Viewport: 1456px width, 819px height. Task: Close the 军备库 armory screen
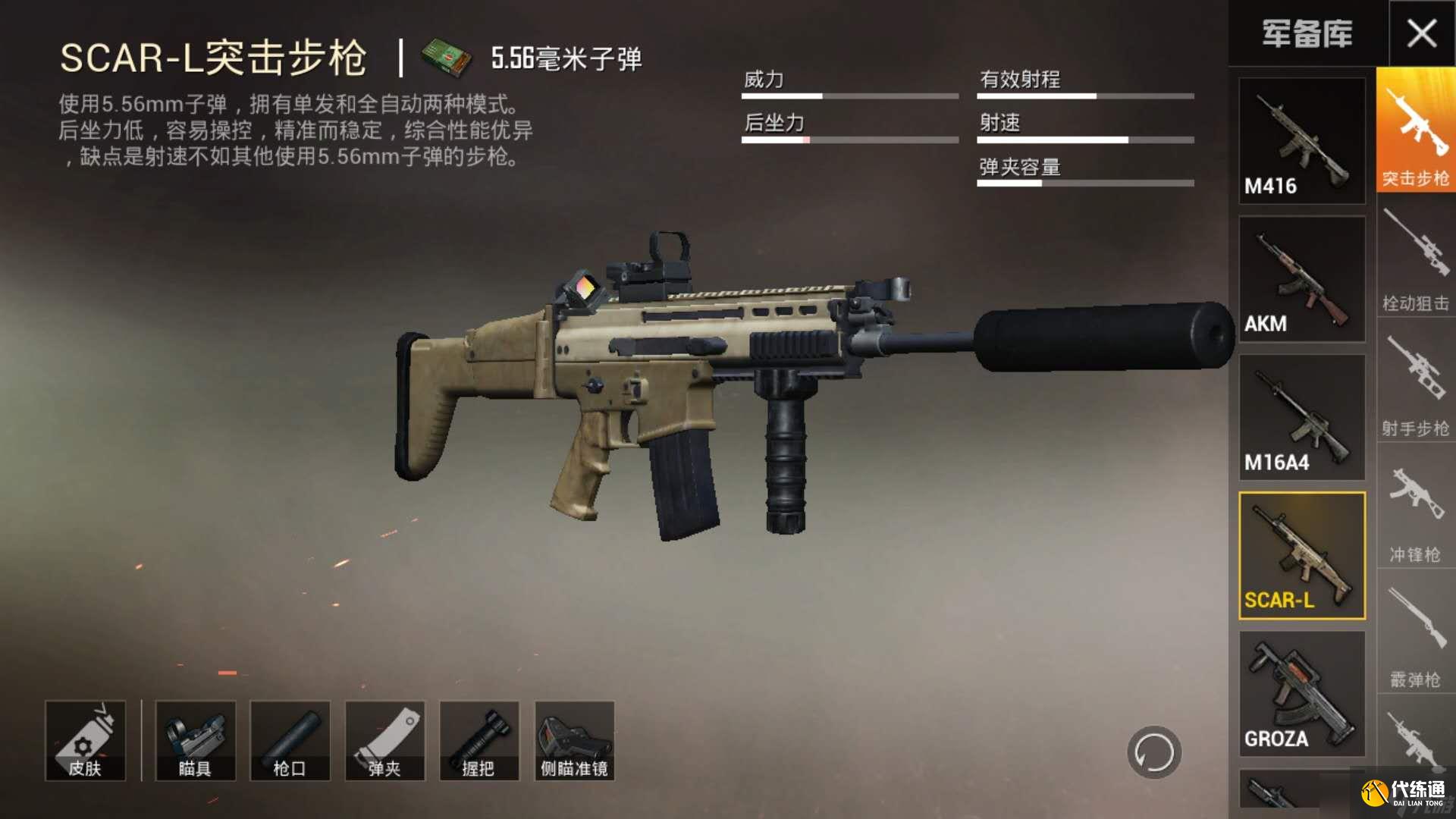[1421, 33]
